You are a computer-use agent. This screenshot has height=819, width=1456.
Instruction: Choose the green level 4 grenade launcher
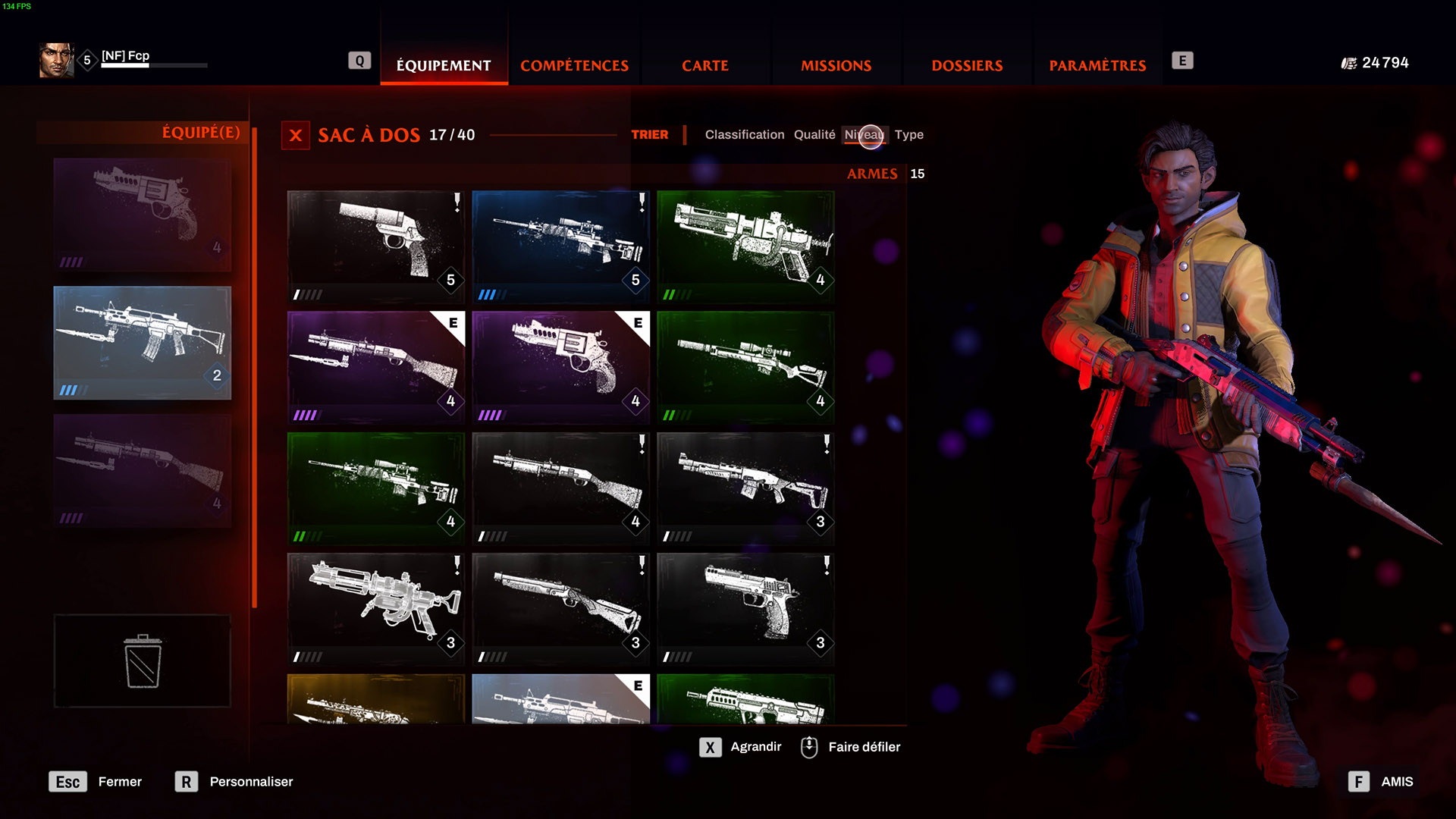[745, 246]
